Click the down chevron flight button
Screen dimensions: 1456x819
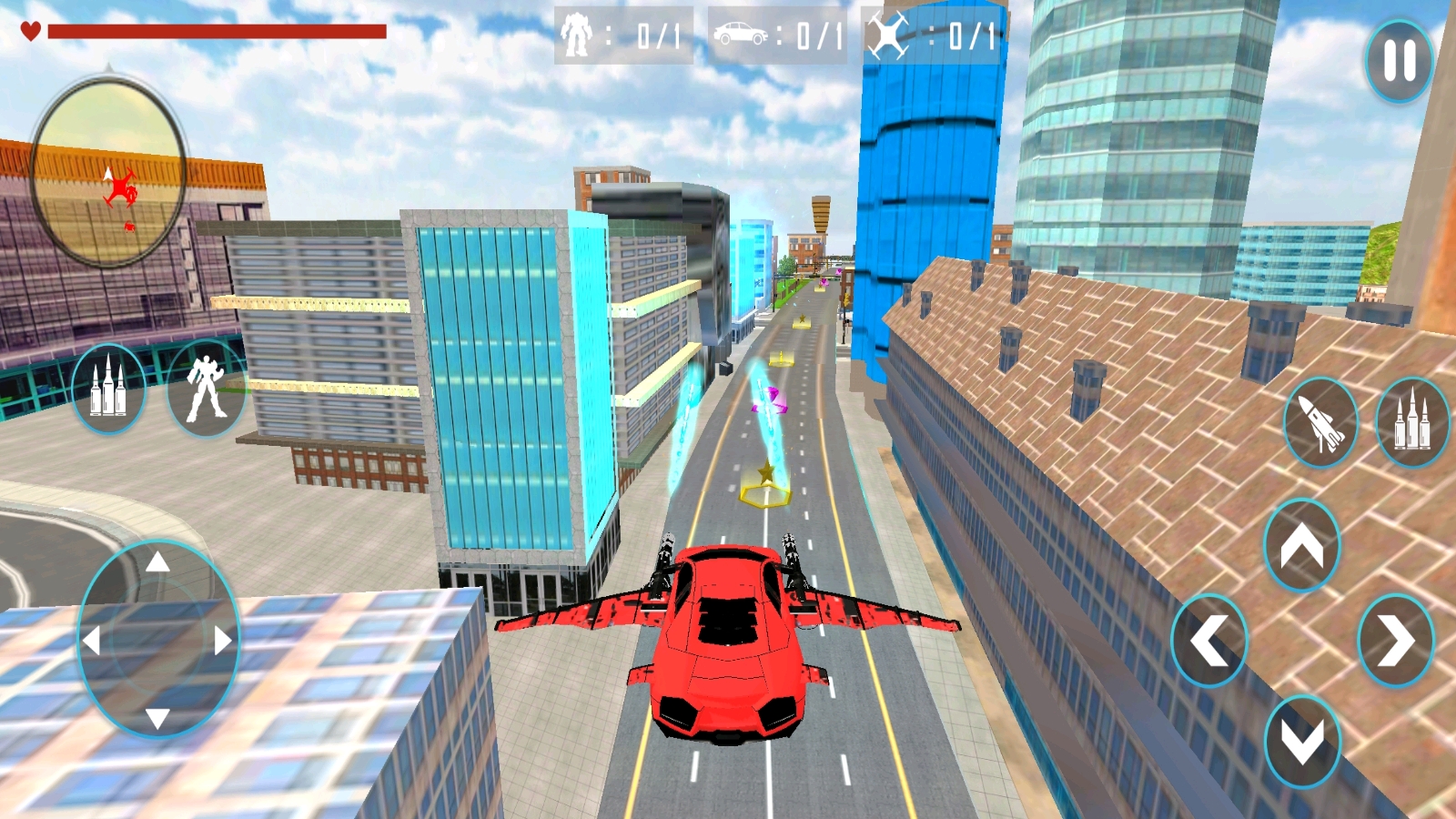[1301, 741]
